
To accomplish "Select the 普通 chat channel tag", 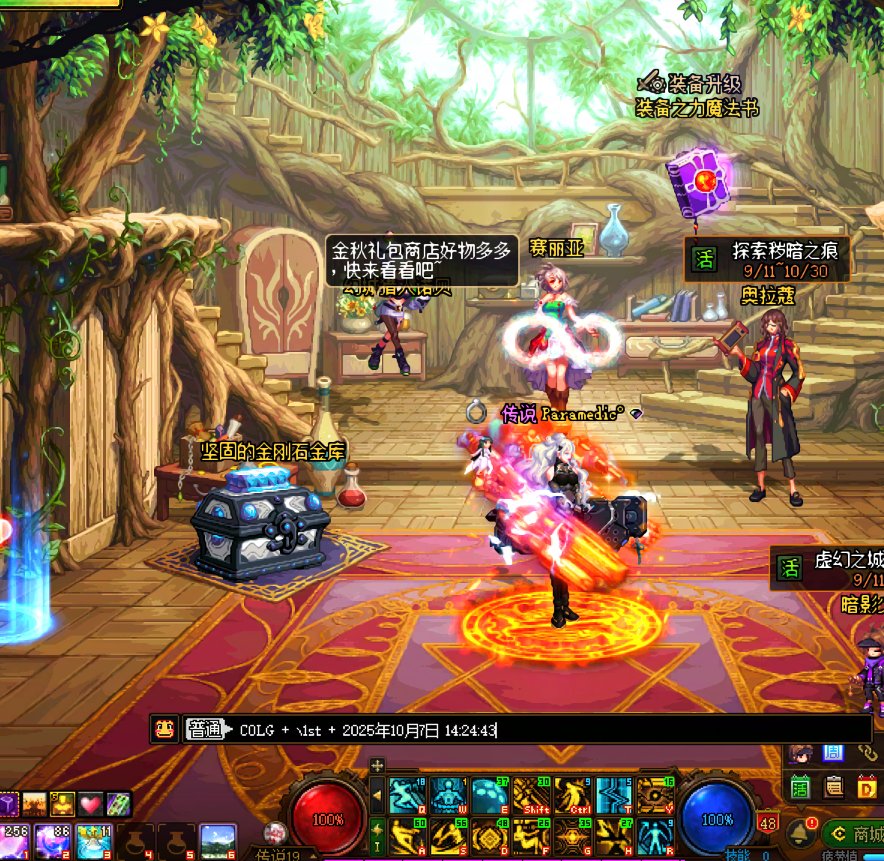I will tap(204, 730).
